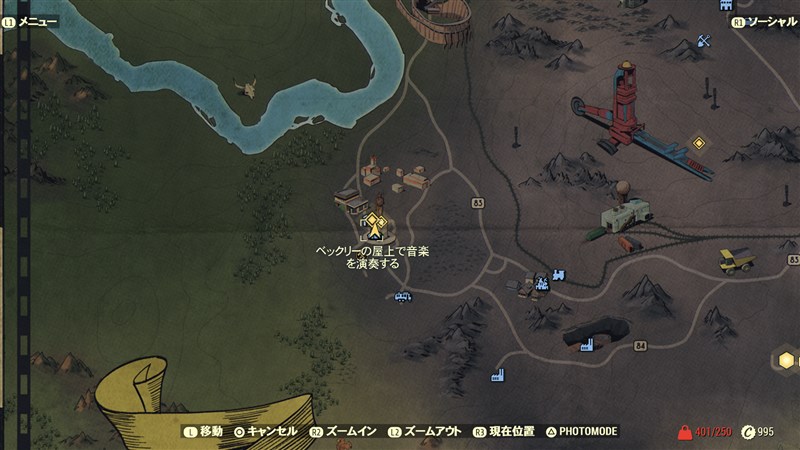800x450 pixels.
Task: Select the Beckley rooftop music quest marker
Action: coord(375,223)
